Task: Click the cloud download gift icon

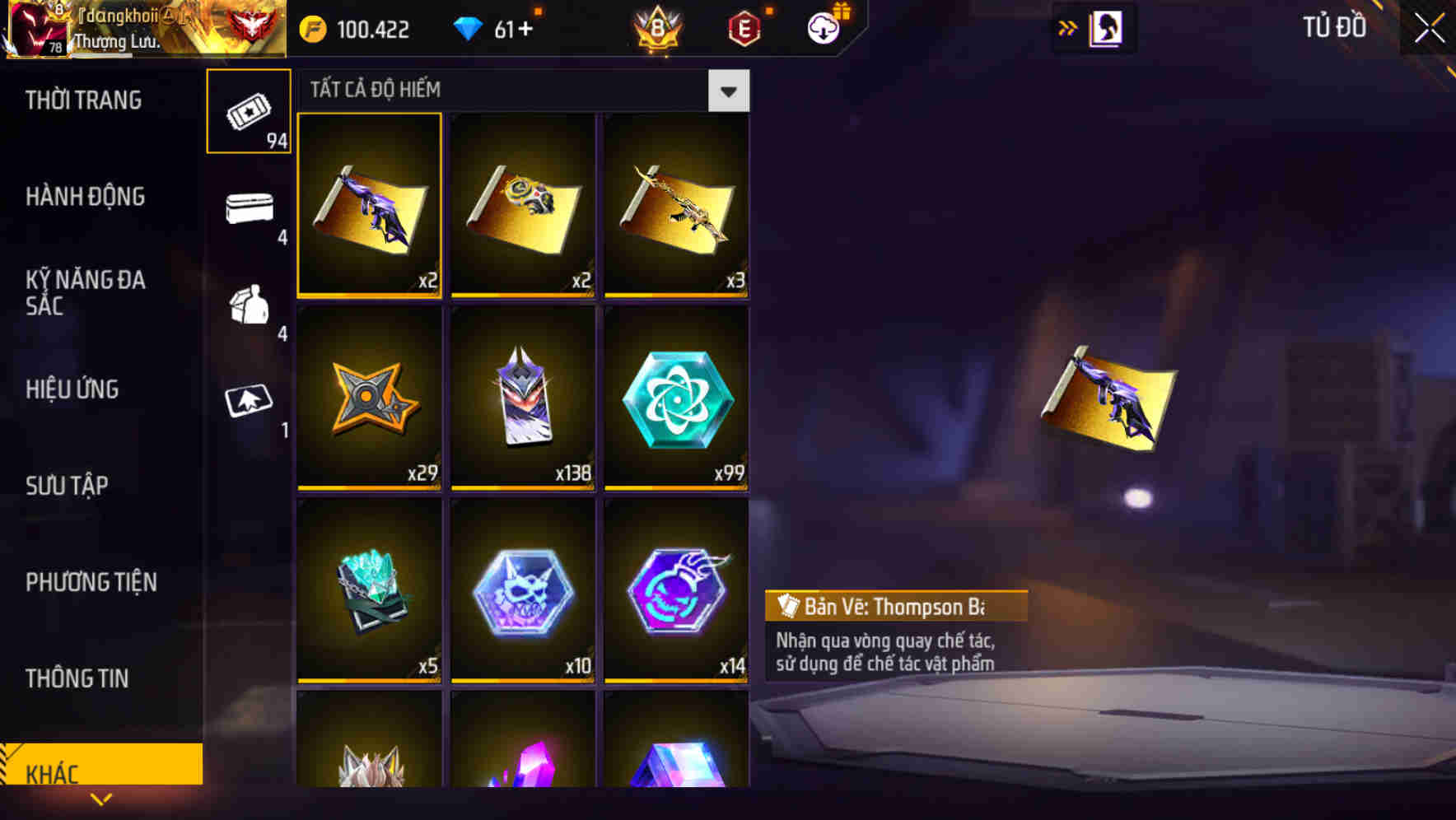Action: [823, 27]
